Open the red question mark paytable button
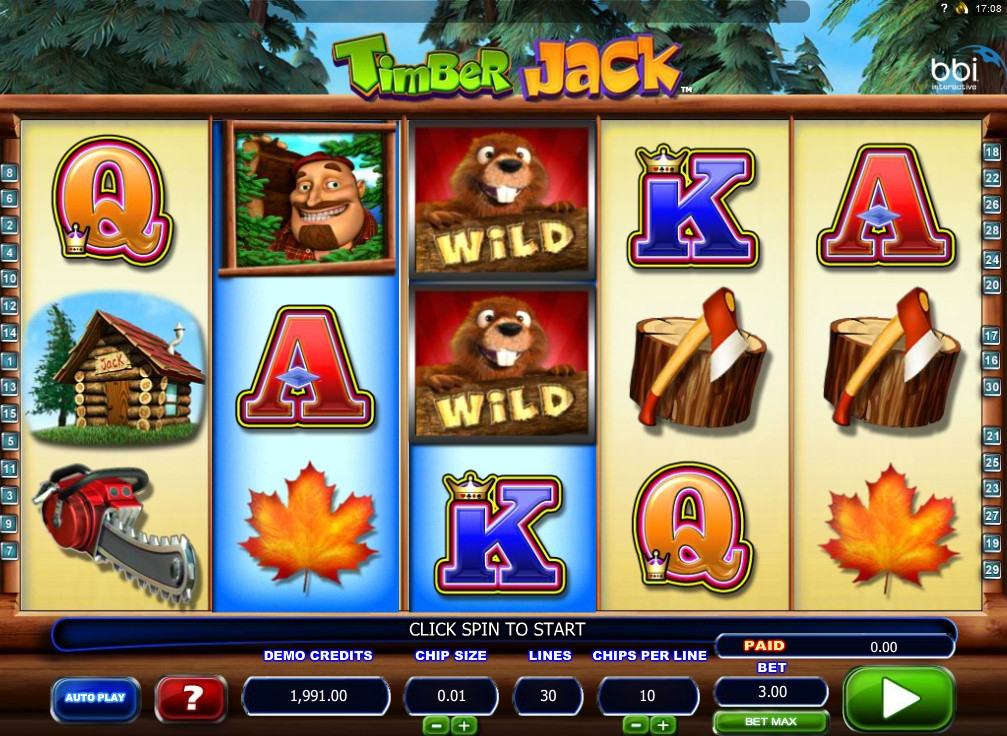This screenshot has width=1007, height=736. pos(190,698)
